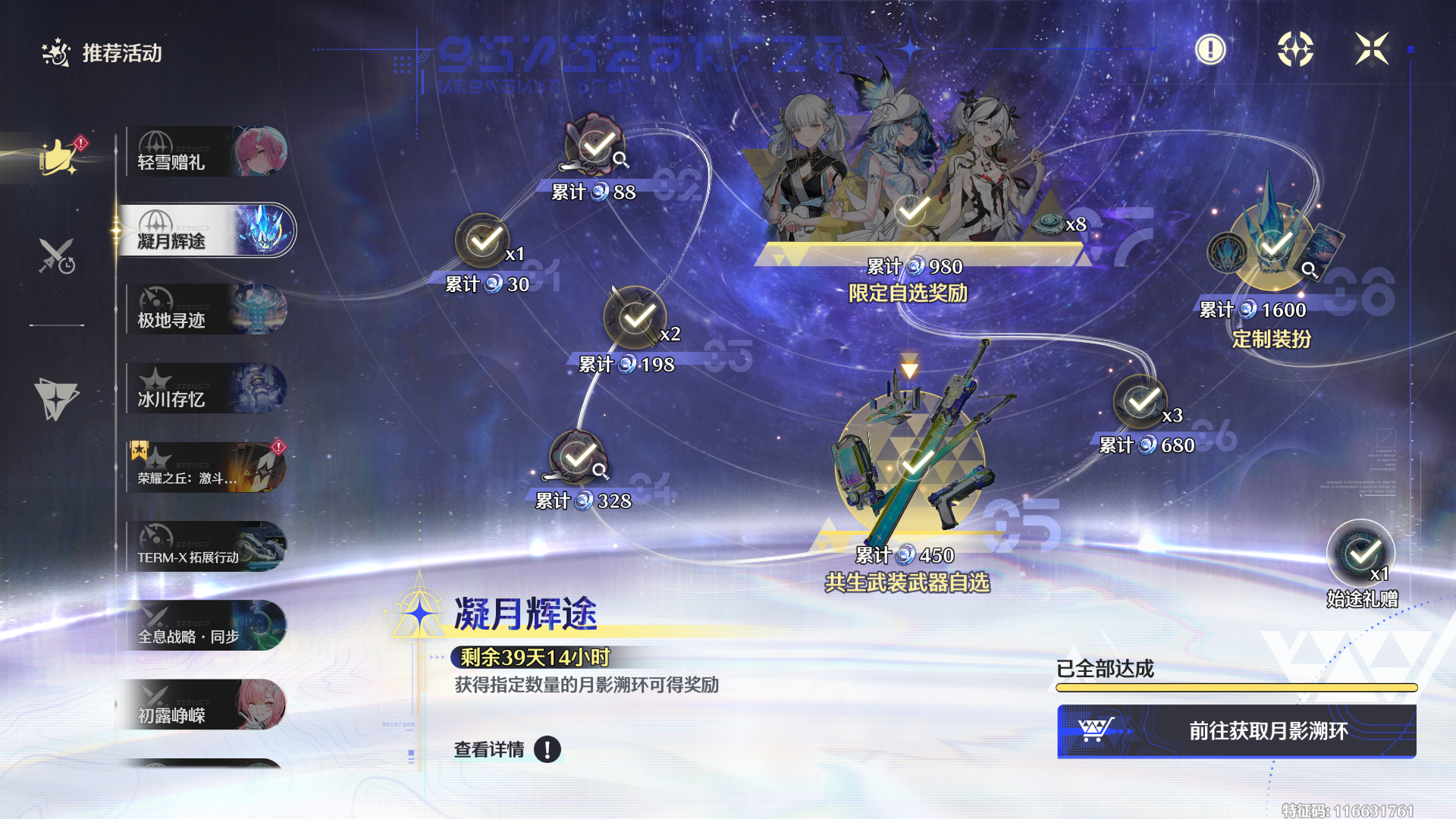Viewport: 1456px width, 819px height.
Task: Select the 凝月辉途 event tab
Action: (x=206, y=231)
